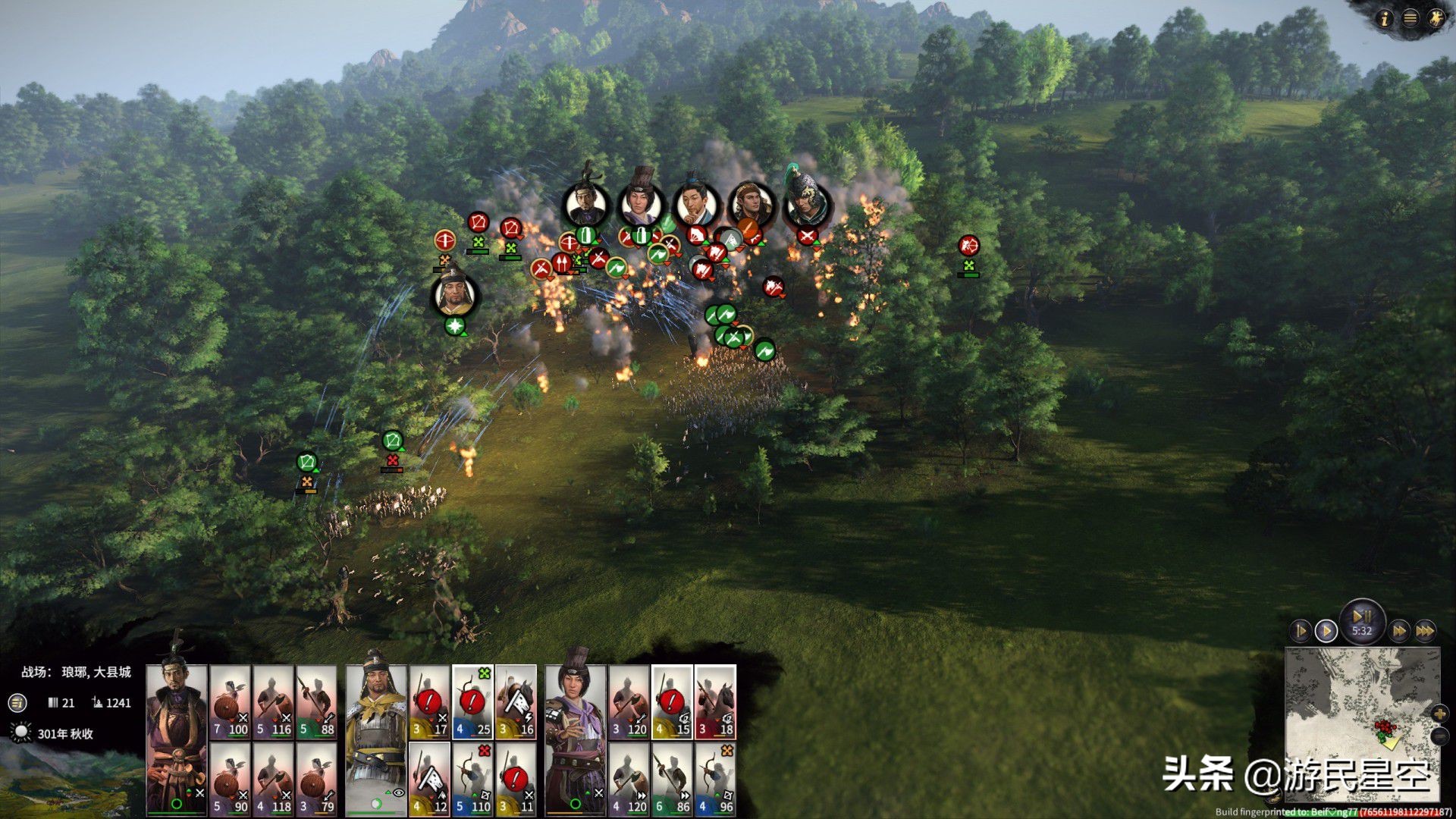Screen dimensions: 1456x819
Task: Select the unit card with 88 soldiers
Action: (x=317, y=702)
